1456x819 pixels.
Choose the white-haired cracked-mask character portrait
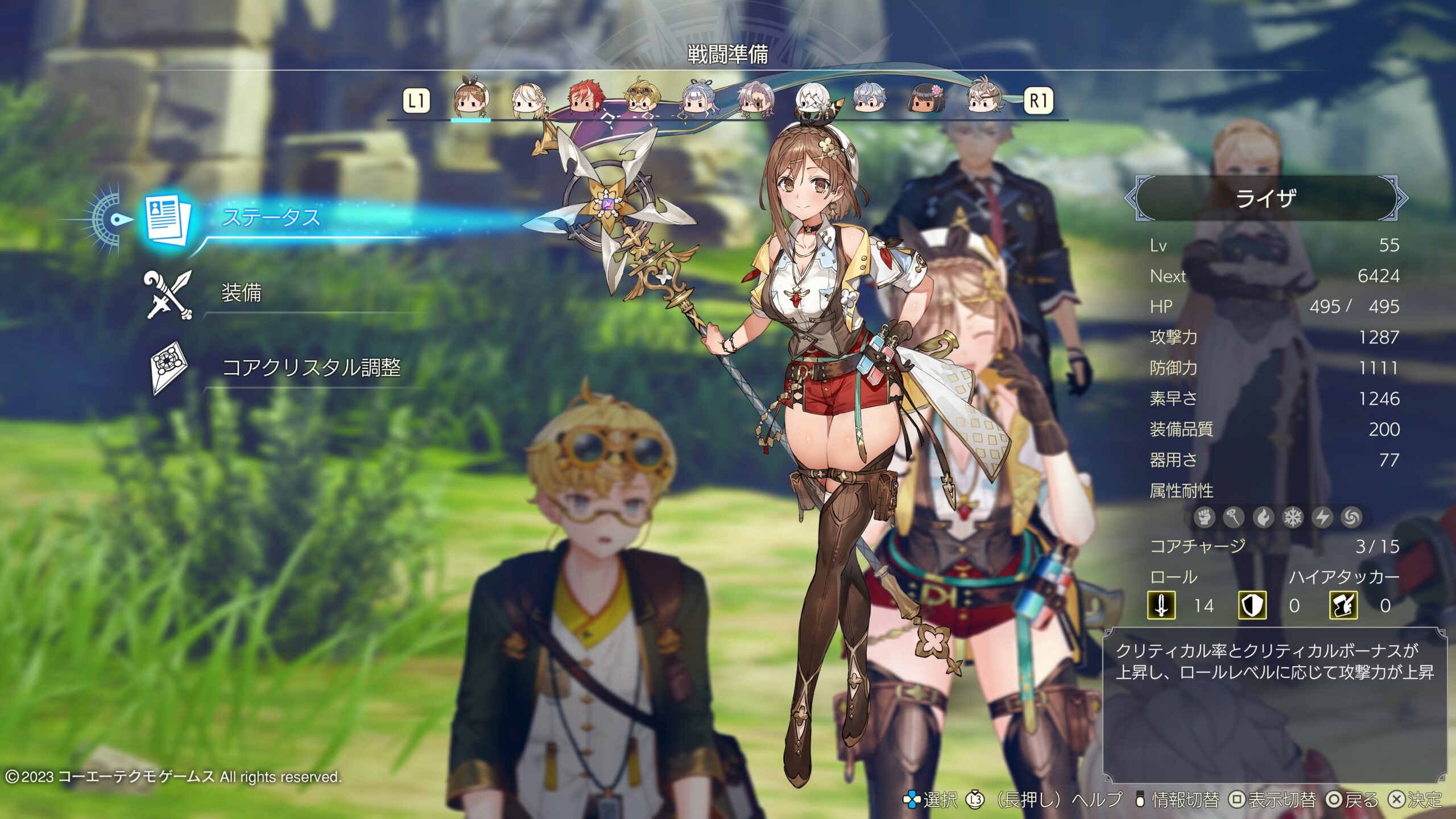812,100
